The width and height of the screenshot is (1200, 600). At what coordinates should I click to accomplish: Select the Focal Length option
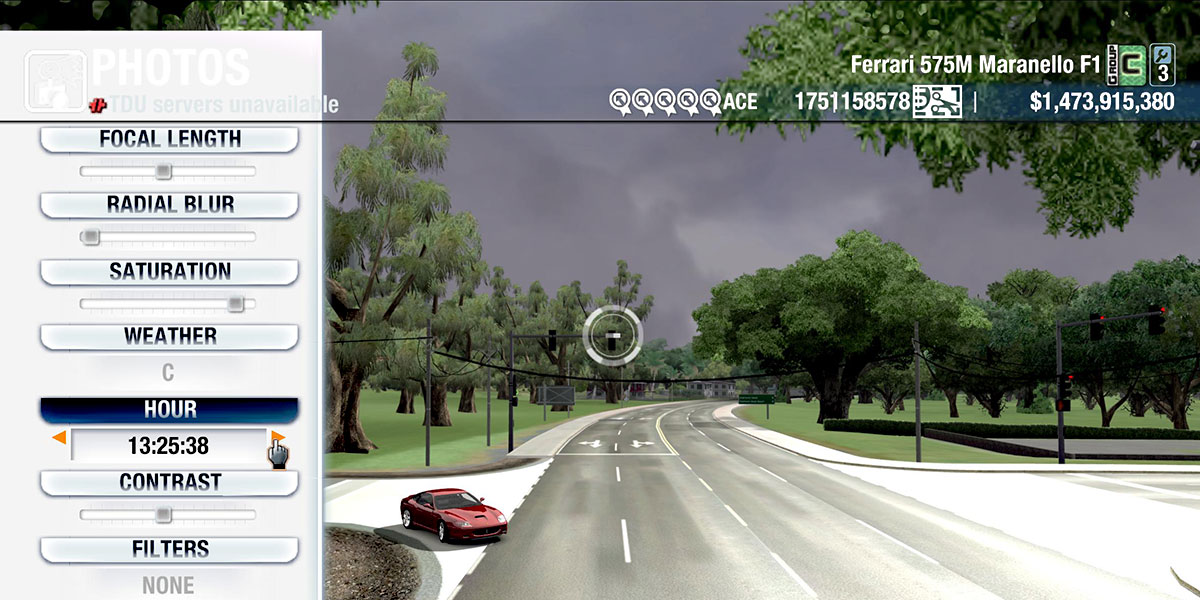pyautogui.click(x=169, y=139)
